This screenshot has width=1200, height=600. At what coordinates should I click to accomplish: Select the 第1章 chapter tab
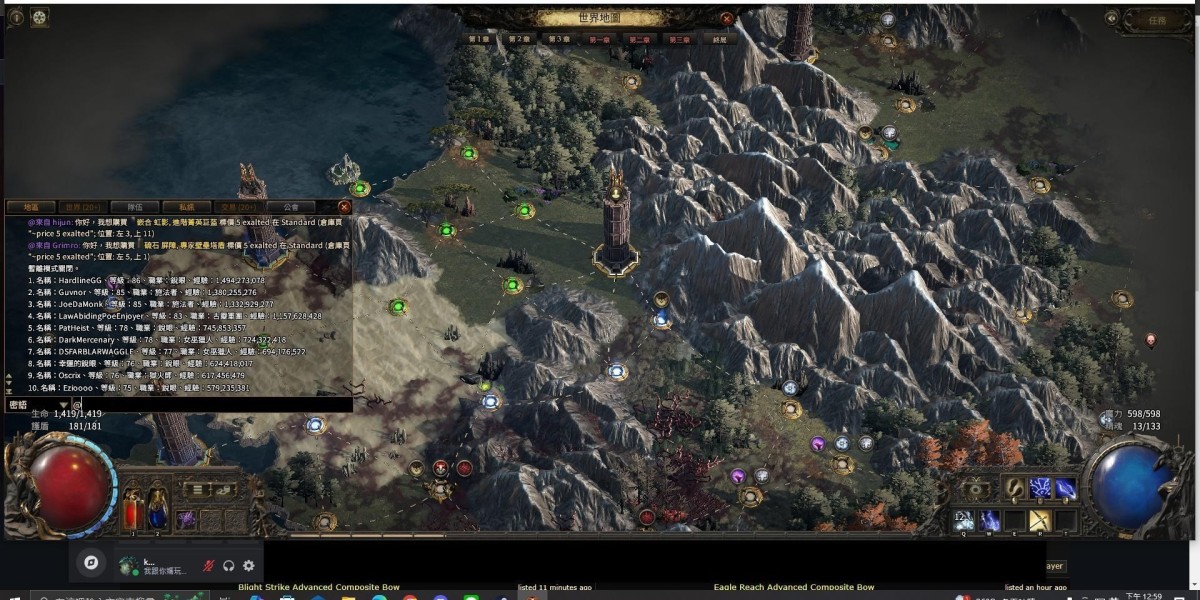479,39
